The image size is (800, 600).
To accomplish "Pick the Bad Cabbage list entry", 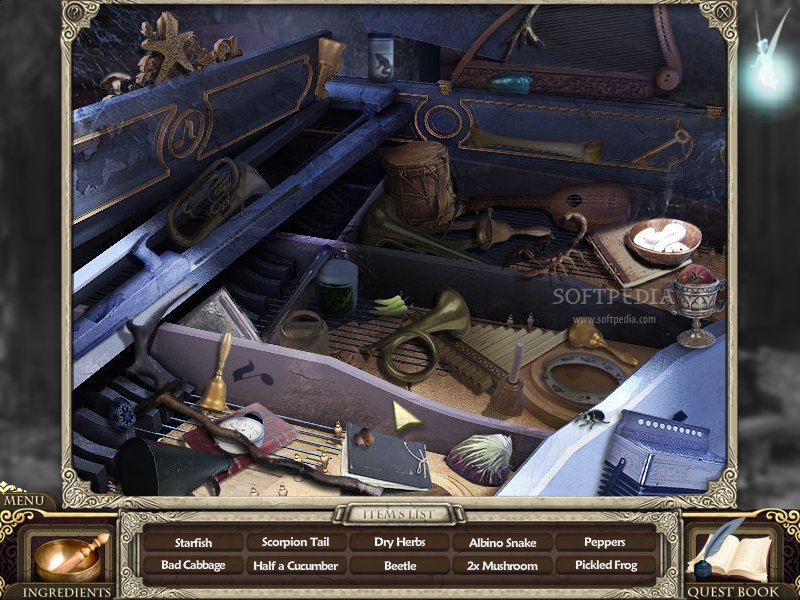I will coord(194,565).
